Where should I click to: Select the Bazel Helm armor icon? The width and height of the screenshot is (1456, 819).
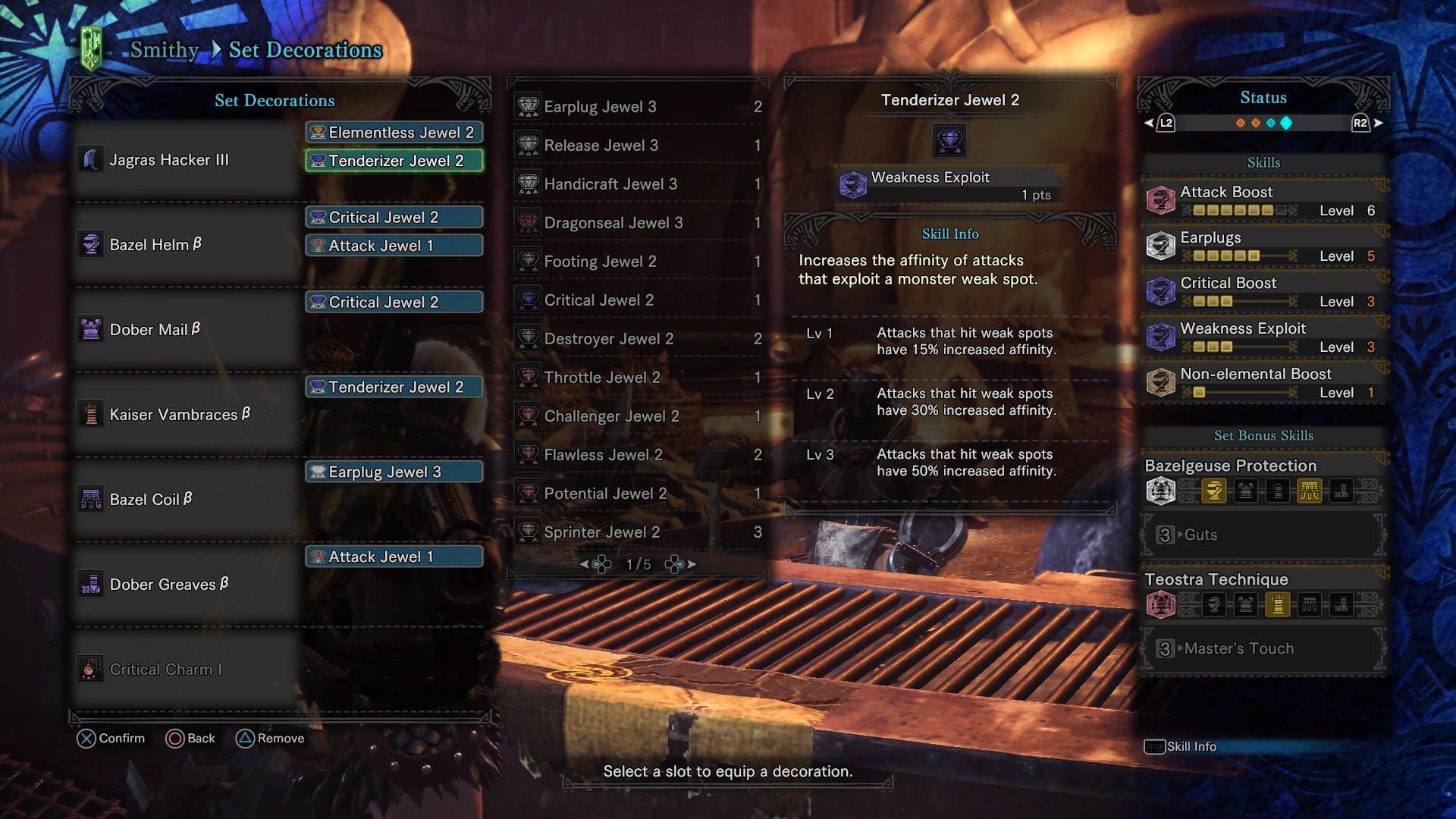91,244
